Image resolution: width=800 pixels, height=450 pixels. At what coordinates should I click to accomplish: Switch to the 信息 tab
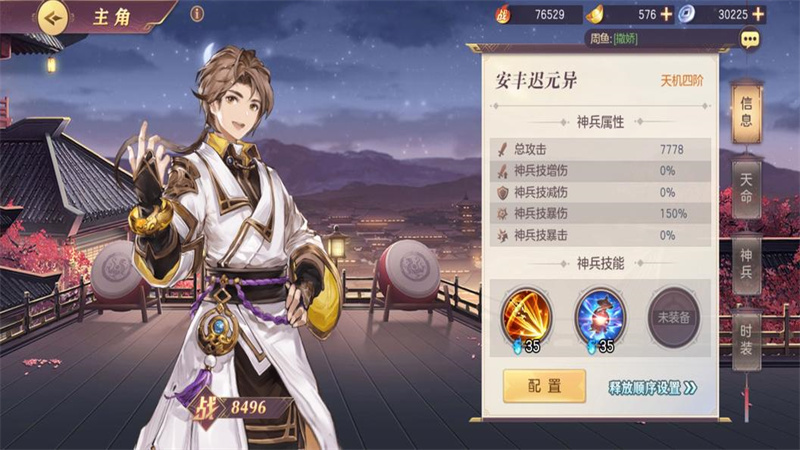click(x=746, y=112)
